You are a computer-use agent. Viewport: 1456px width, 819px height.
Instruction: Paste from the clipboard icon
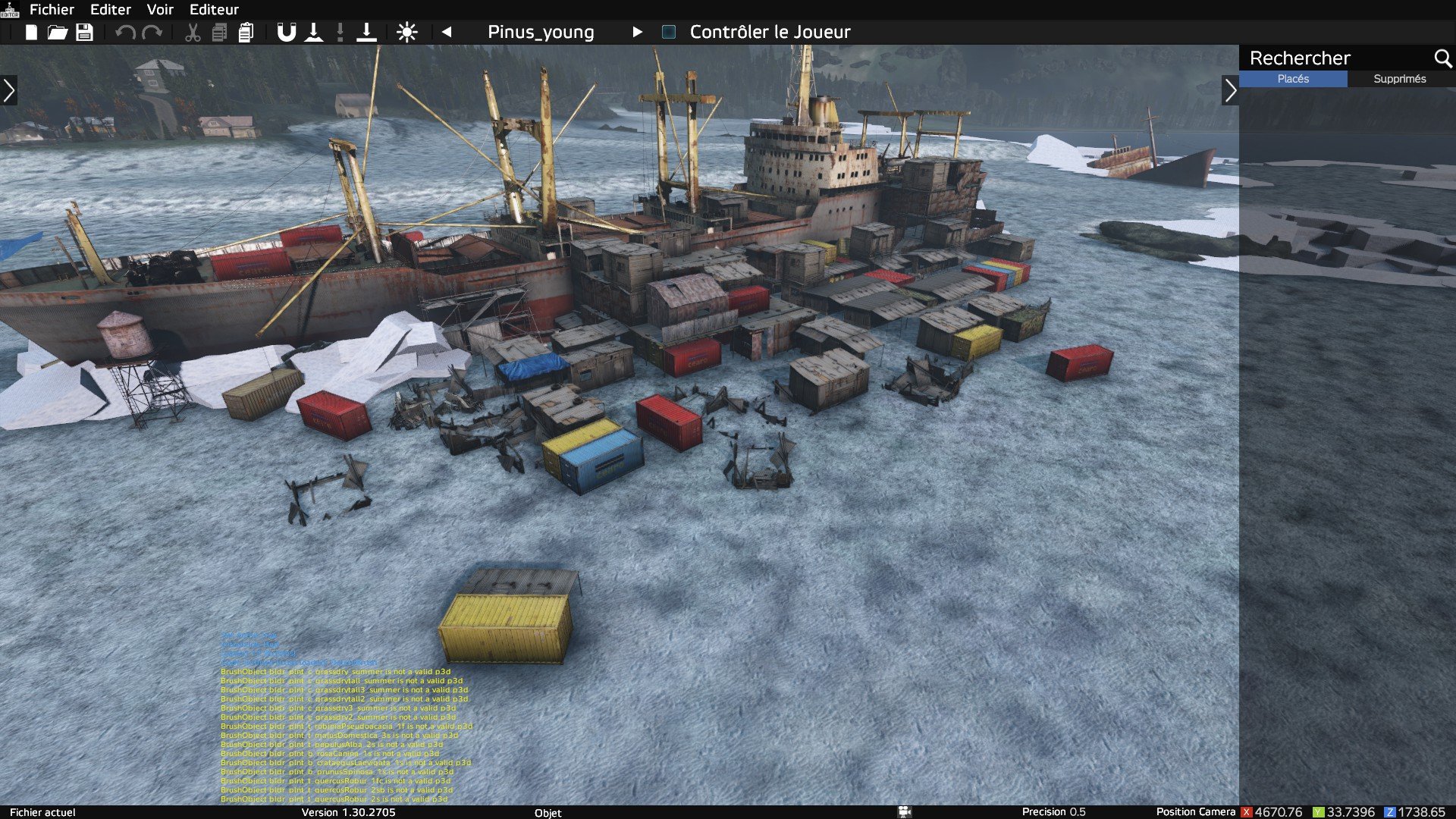coord(246,33)
